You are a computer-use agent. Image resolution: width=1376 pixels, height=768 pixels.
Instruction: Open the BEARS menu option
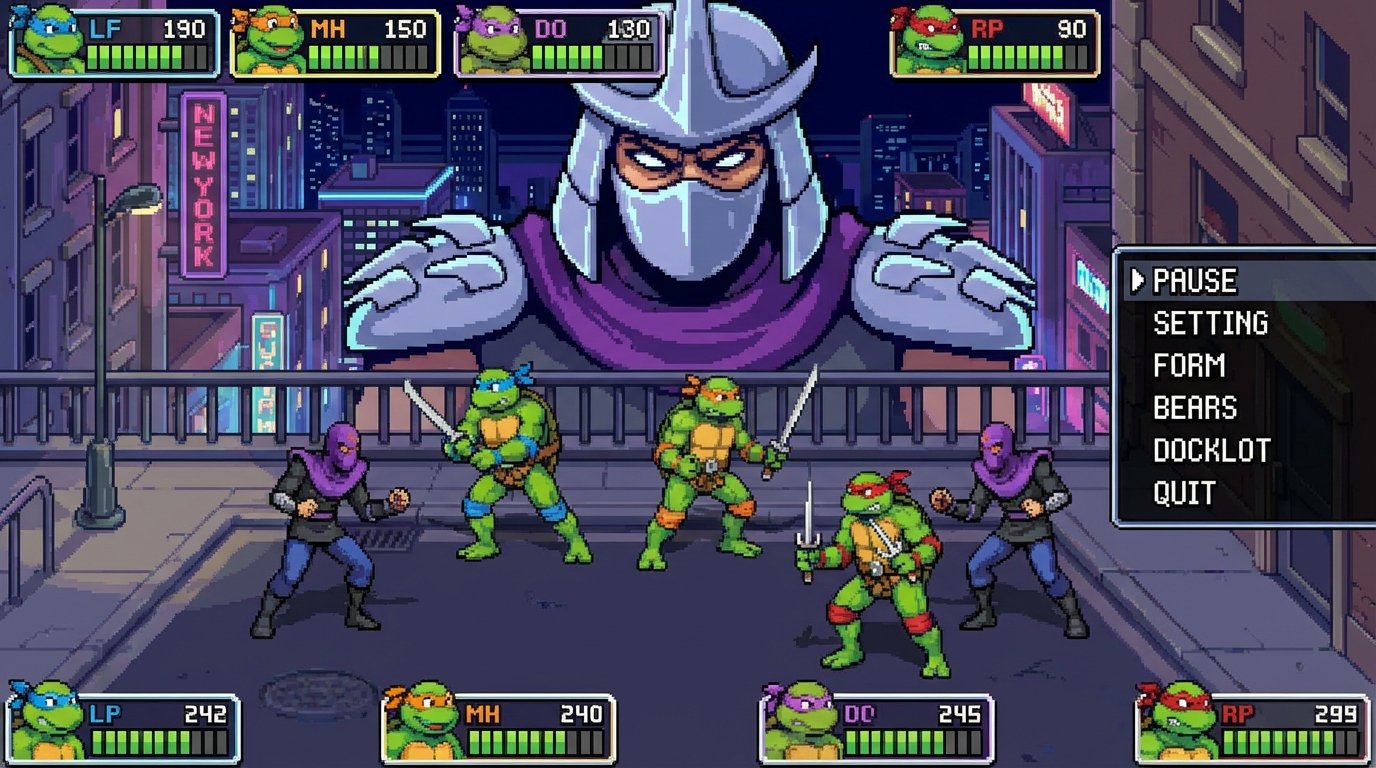coord(1194,408)
